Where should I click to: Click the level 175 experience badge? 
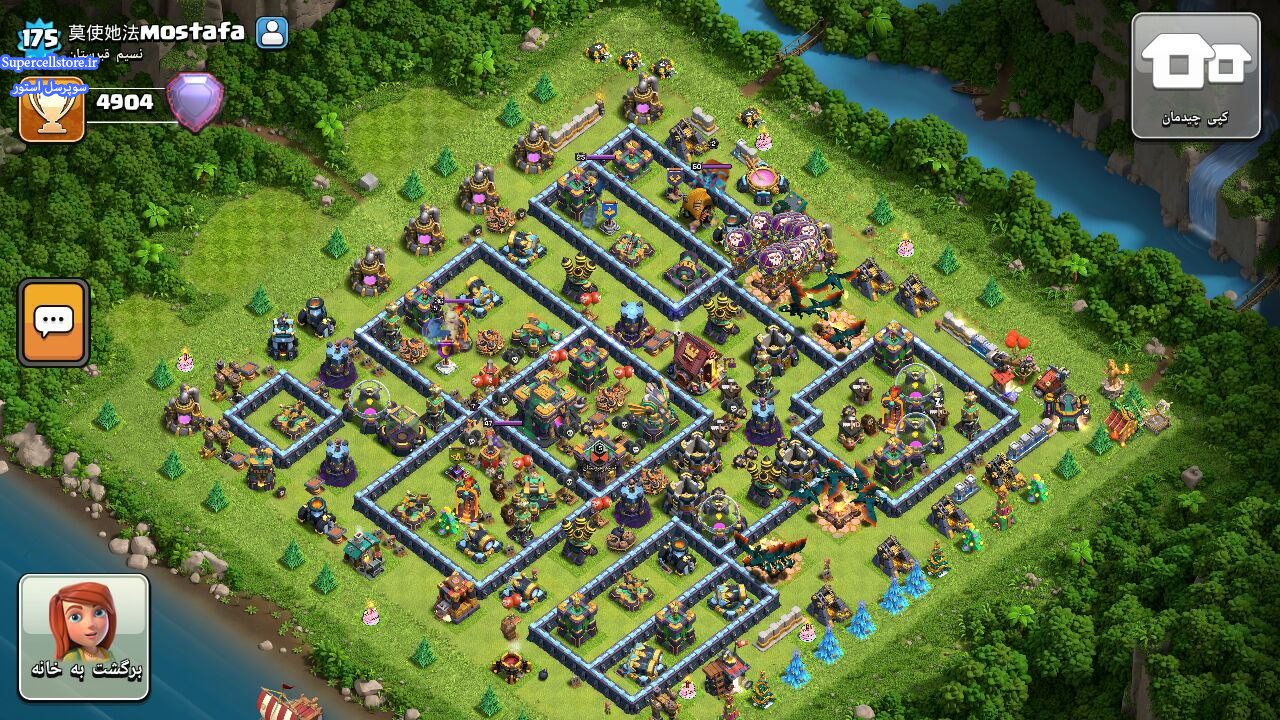coord(41,38)
